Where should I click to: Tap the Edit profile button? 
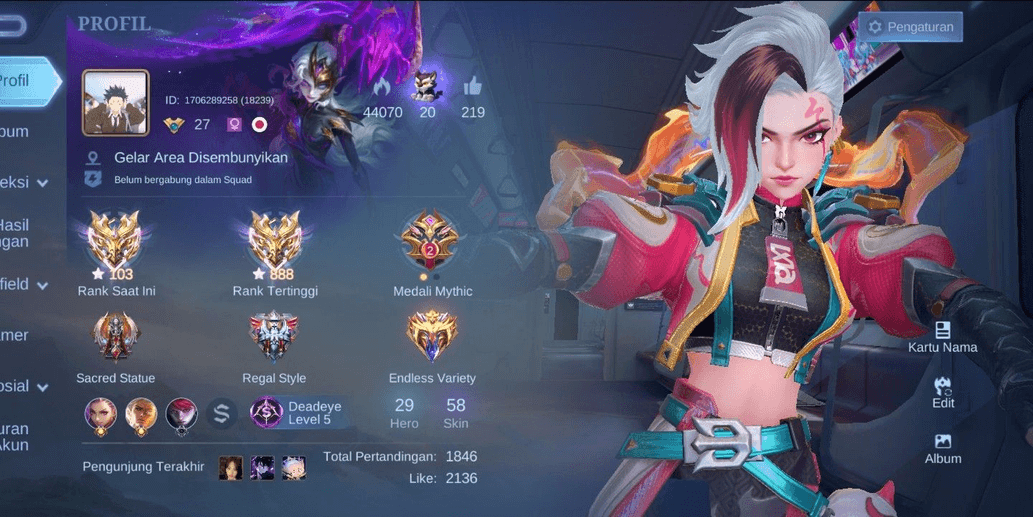[942, 392]
